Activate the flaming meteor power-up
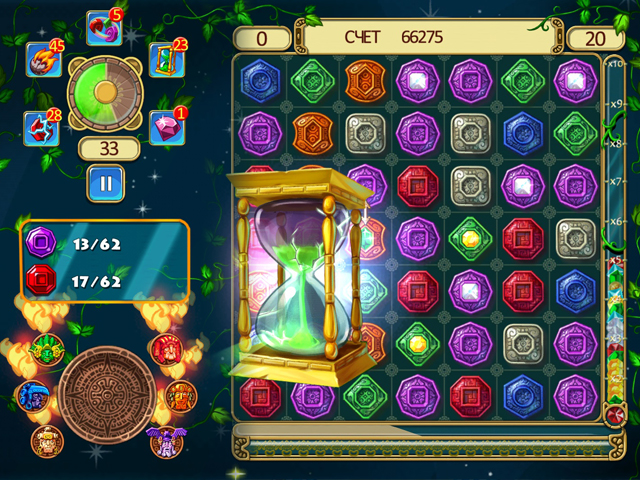The height and width of the screenshot is (480, 640). tap(40, 62)
